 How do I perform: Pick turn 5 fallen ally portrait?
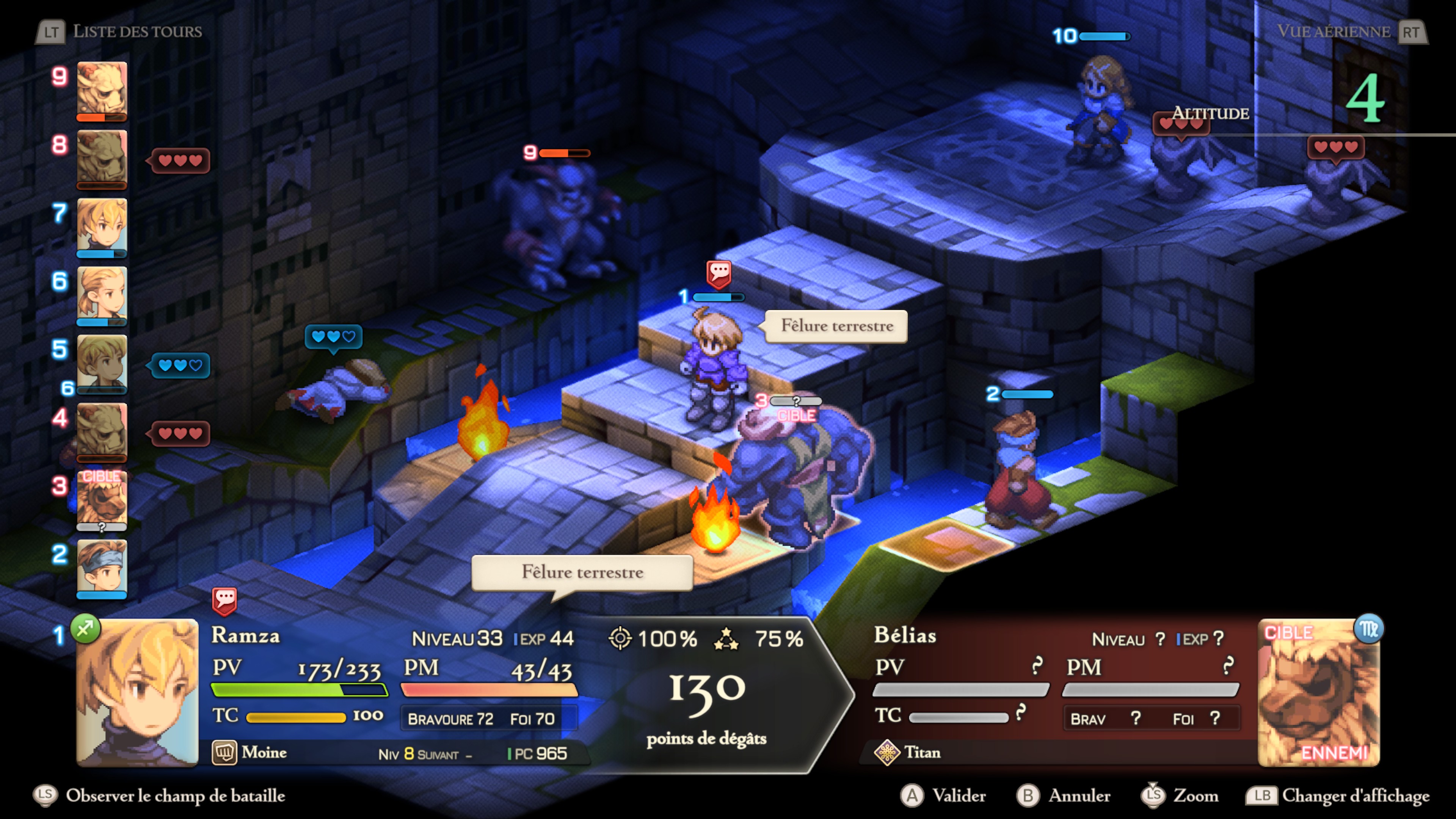(x=102, y=362)
